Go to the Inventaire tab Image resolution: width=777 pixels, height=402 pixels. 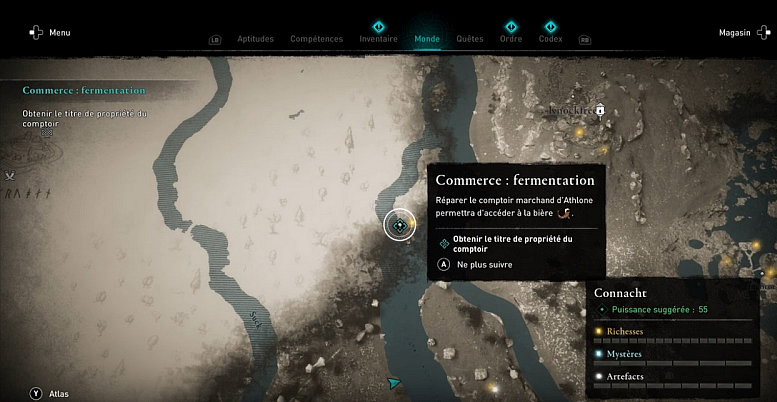pyautogui.click(x=378, y=39)
